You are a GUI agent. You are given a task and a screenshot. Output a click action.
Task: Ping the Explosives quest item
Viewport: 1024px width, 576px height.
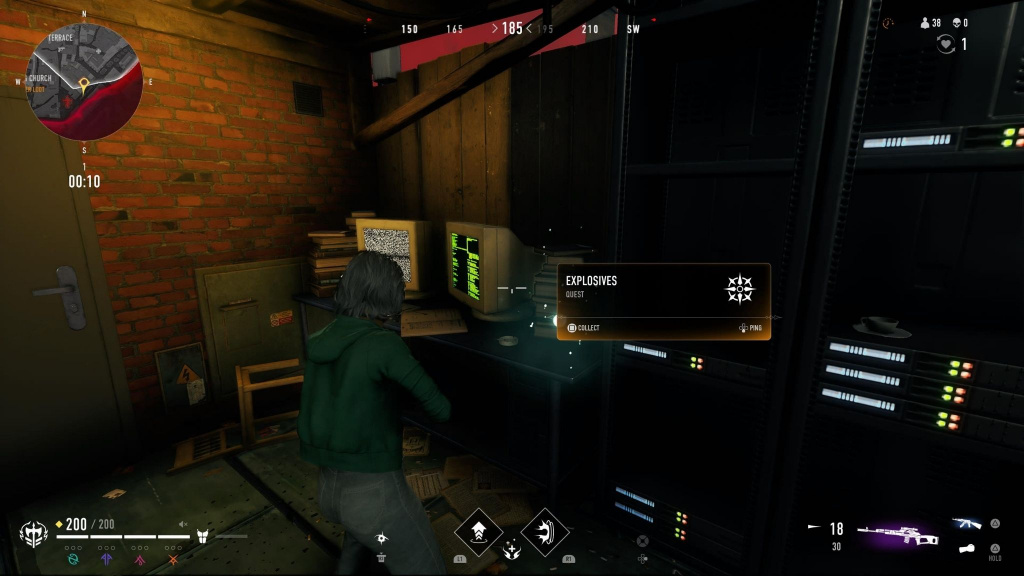(750, 328)
